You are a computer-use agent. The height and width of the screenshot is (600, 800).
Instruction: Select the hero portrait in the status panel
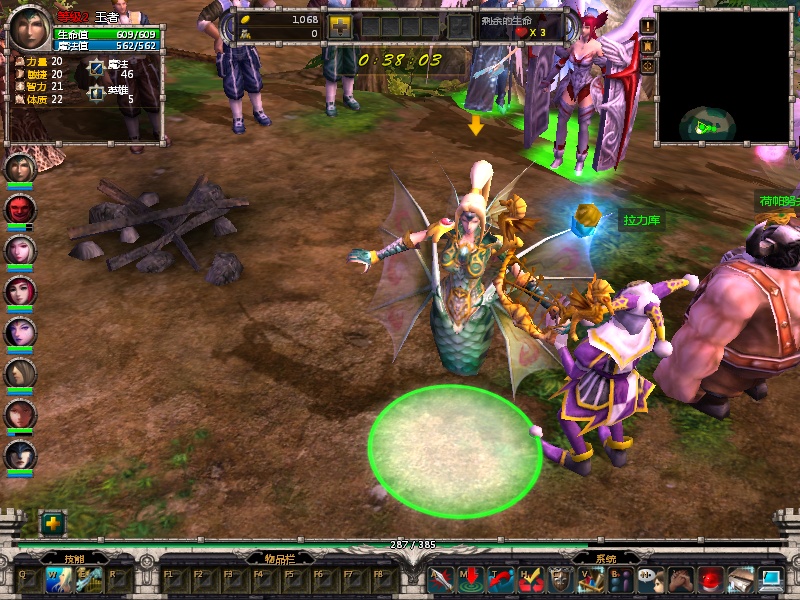click(x=30, y=31)
